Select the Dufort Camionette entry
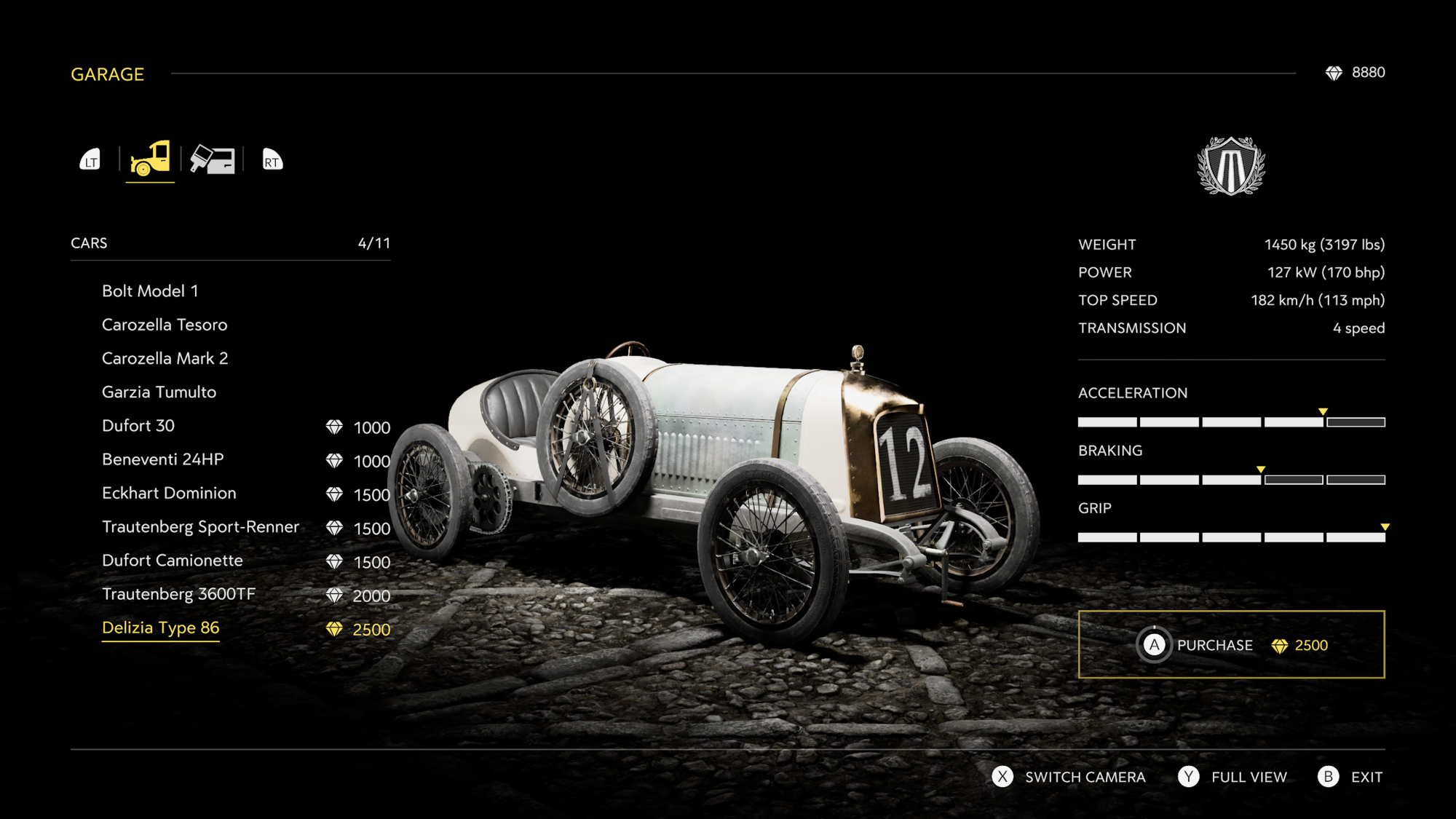This screenshot has width=1456, height=819. pos(173,561)
